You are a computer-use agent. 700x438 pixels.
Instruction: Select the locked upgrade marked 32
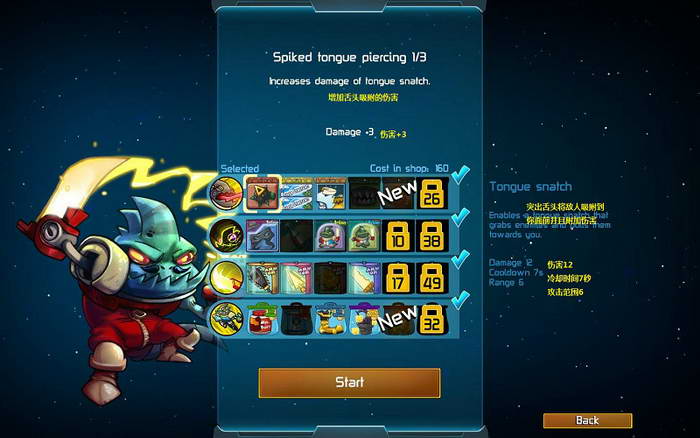pos(432,320)
